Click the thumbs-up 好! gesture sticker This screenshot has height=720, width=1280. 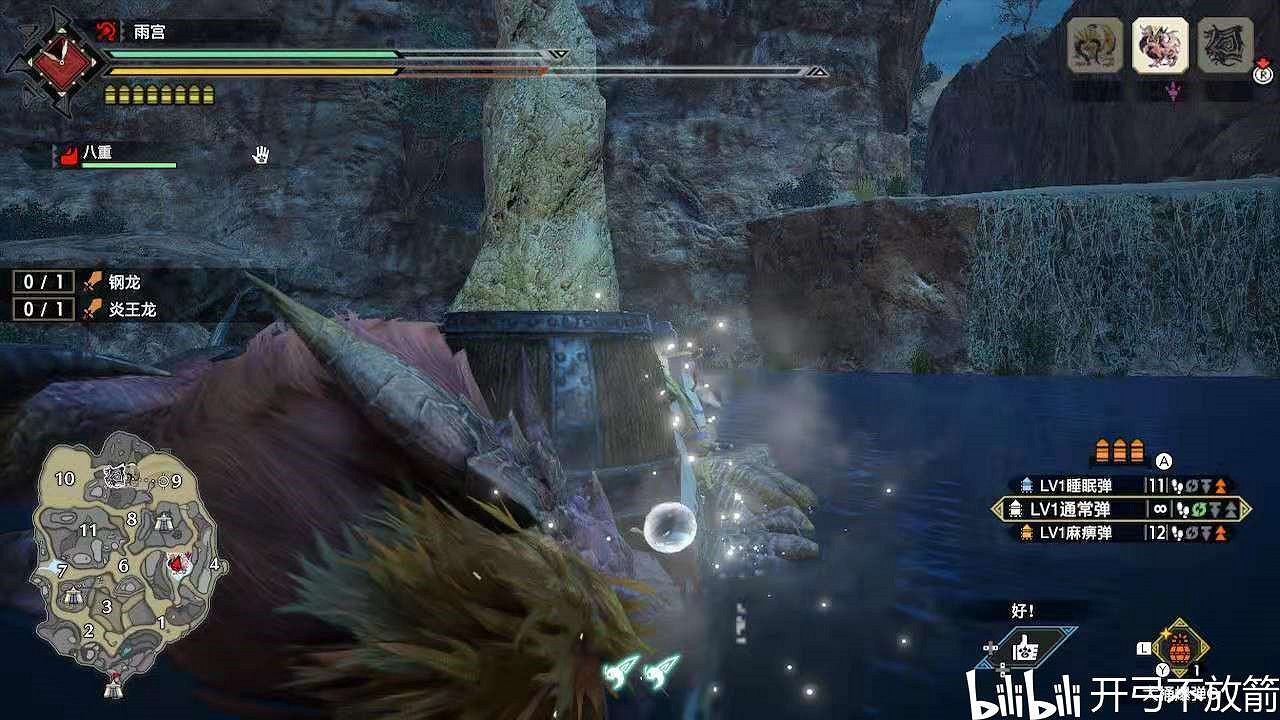(1026, 645)
